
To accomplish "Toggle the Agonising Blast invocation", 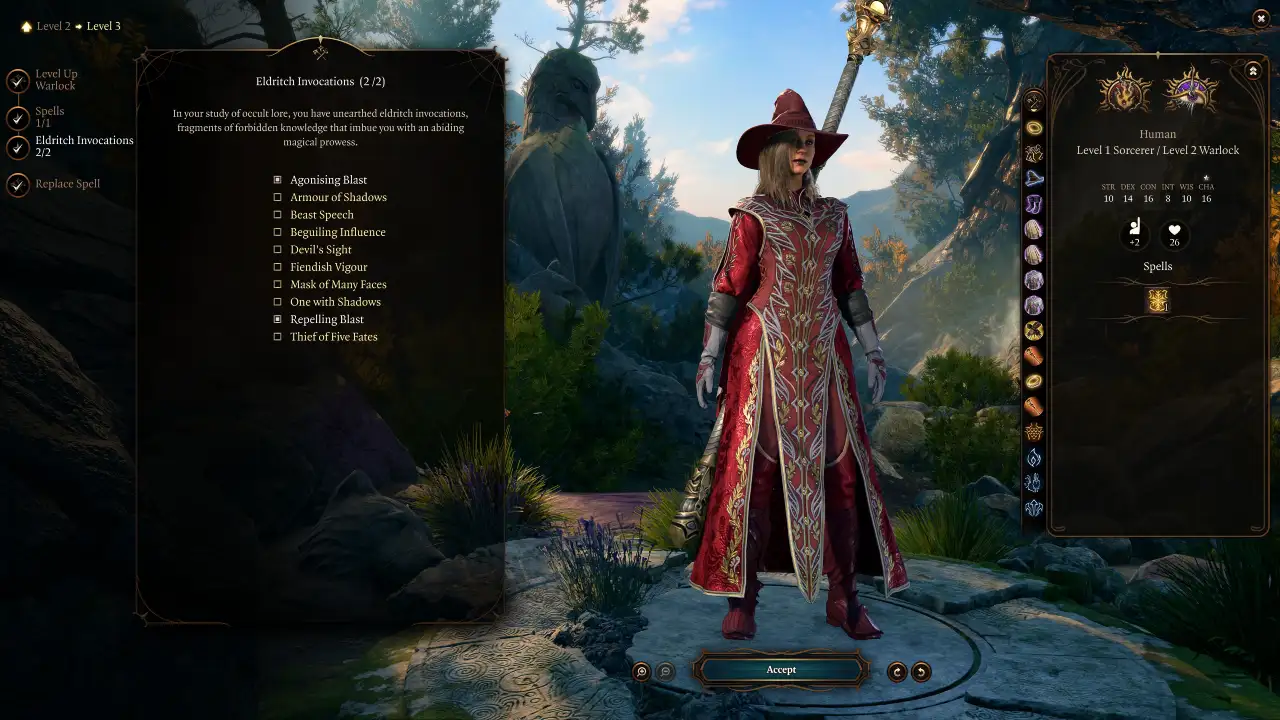I will 278,180.
